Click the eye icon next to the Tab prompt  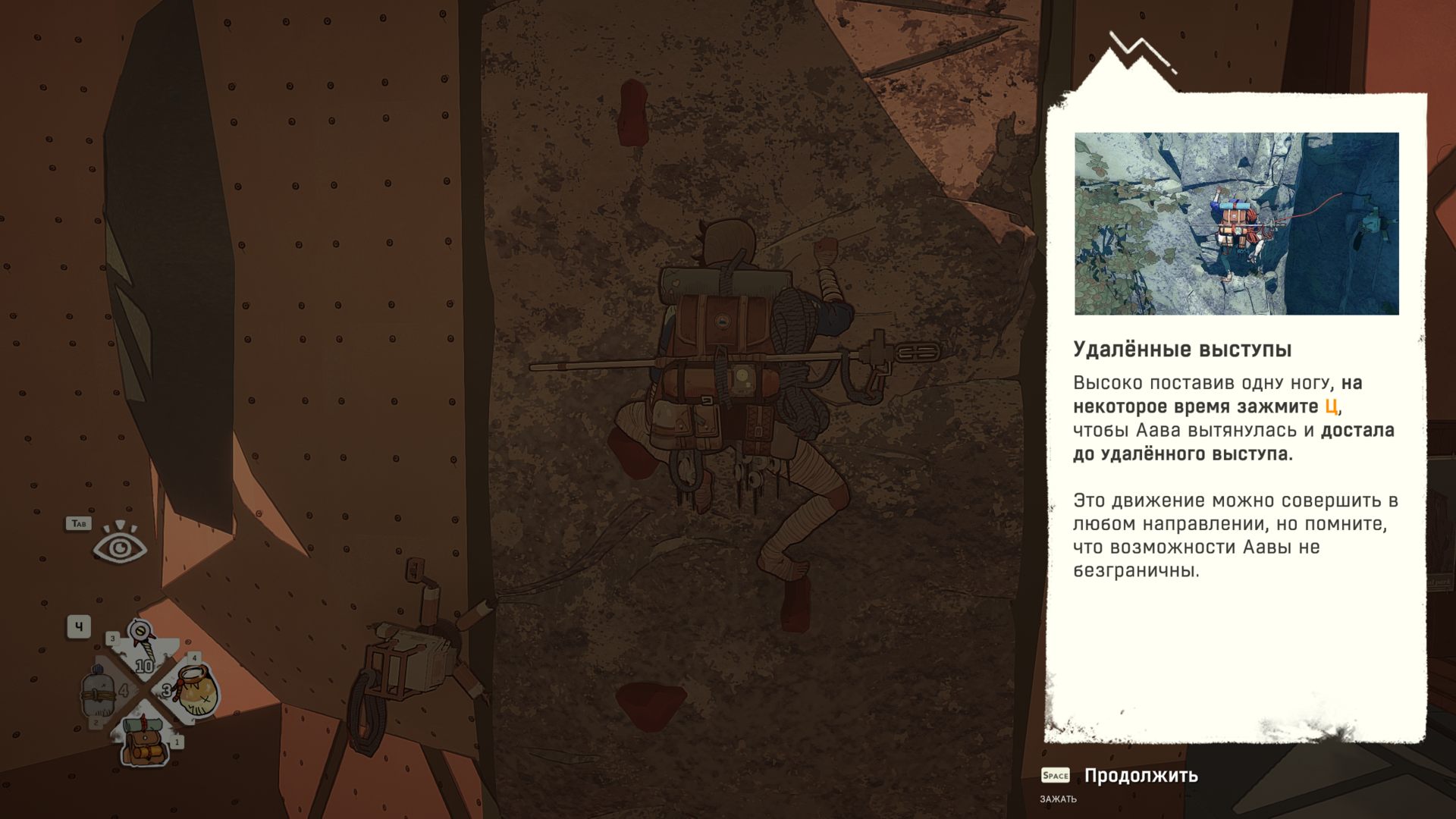click(121, 548)
